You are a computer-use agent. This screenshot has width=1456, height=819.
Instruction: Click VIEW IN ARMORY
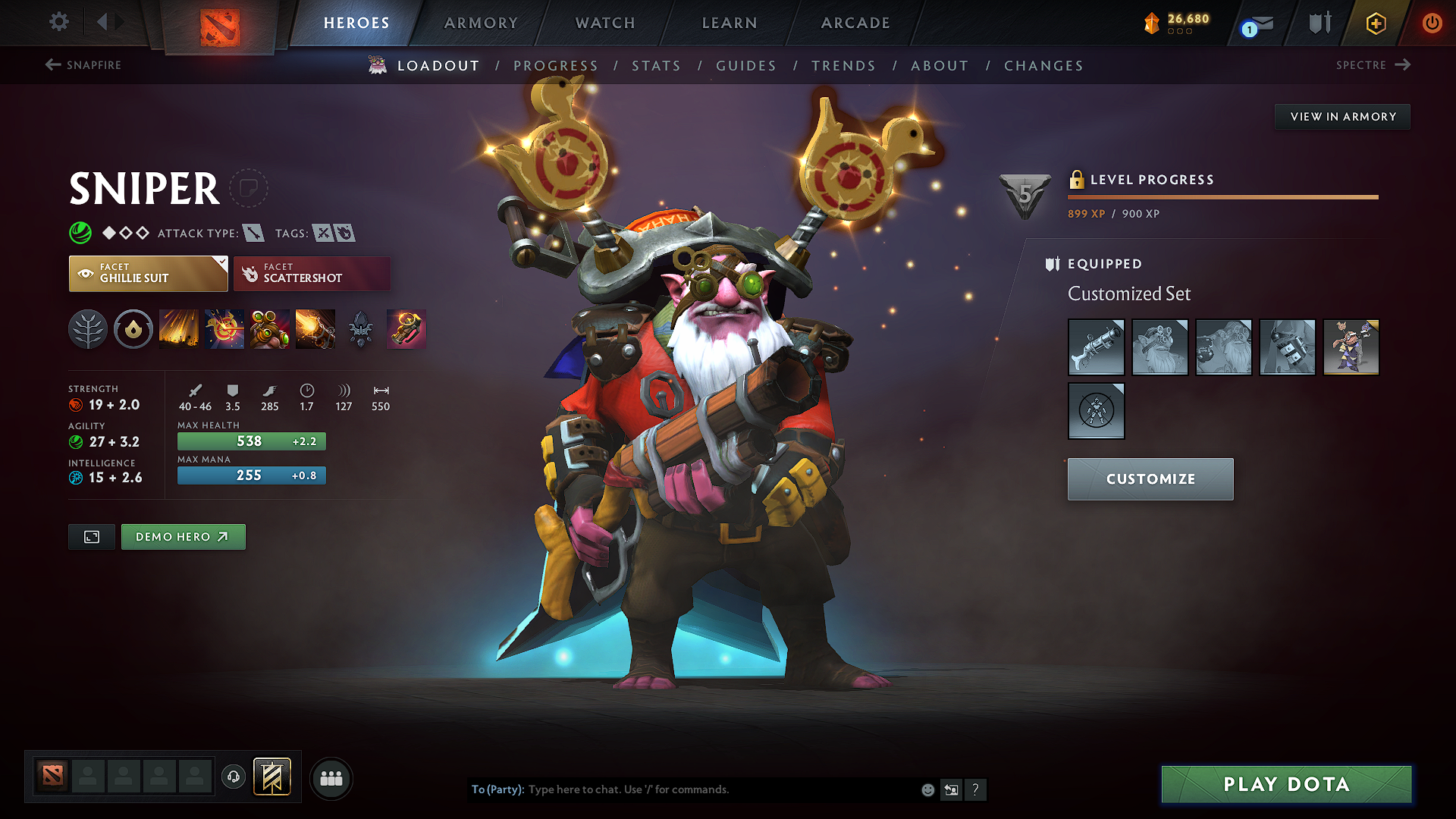click(1342, 116)
